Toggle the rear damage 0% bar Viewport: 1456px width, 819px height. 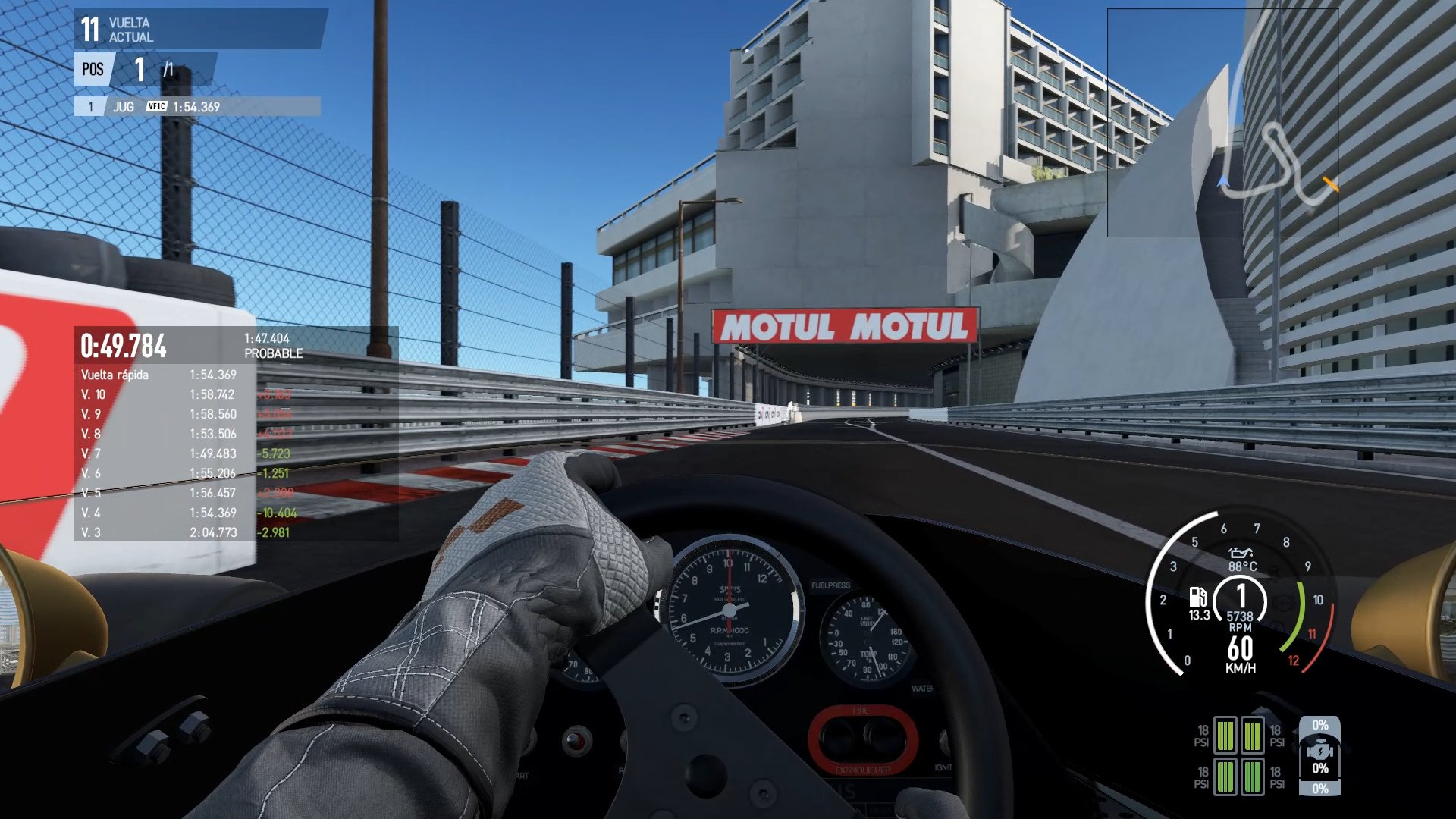point(1319,789)
